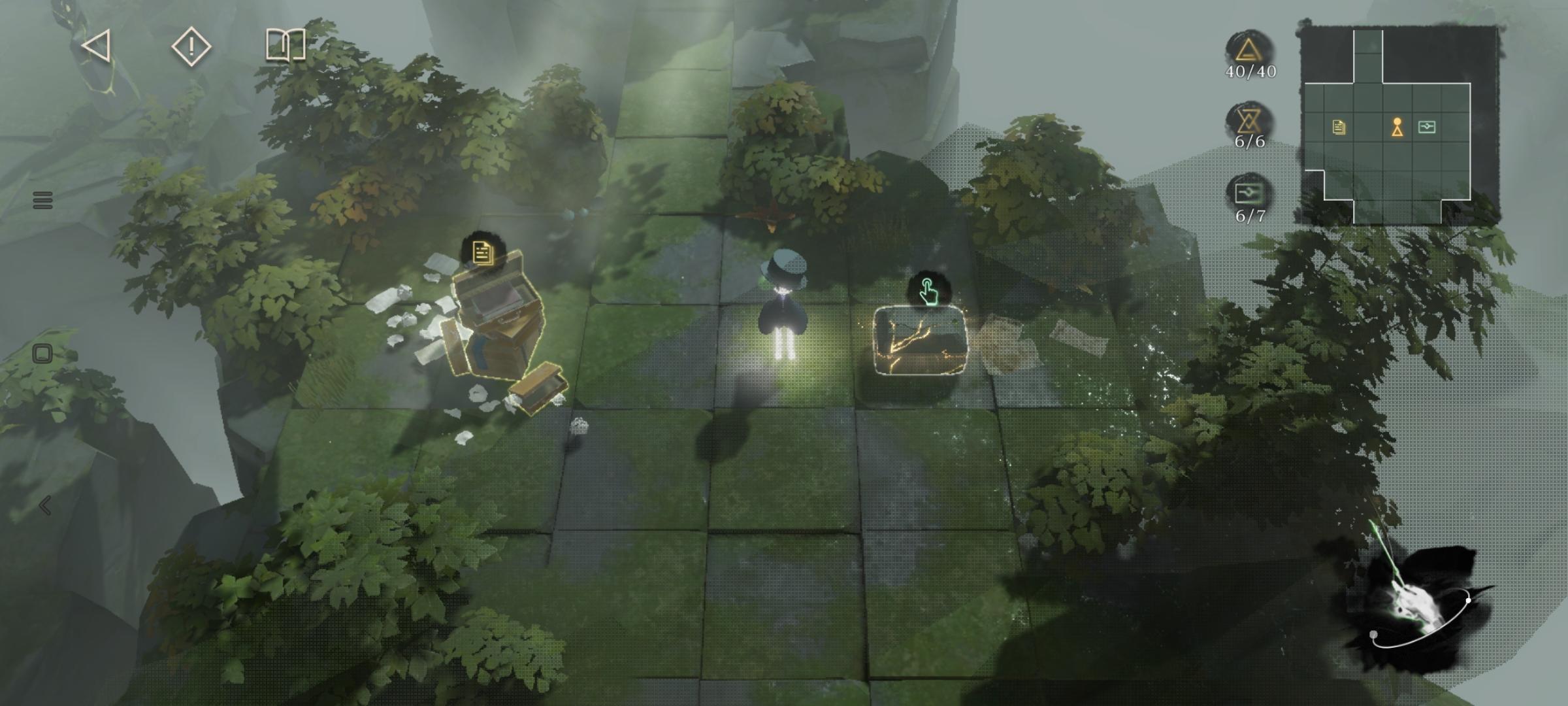1568x706 pixels.
Task: Go back using the triangle arrow
Action: 97,47
